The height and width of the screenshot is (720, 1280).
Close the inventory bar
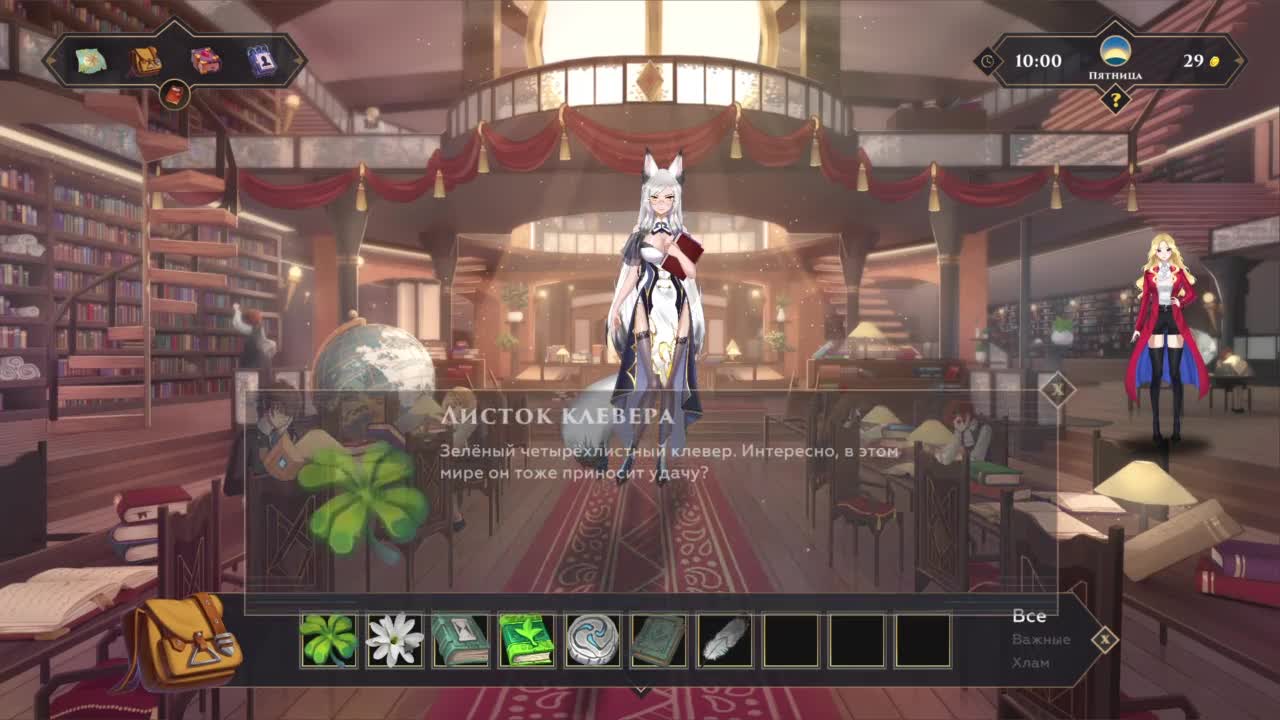click(x=1104, y=639)
